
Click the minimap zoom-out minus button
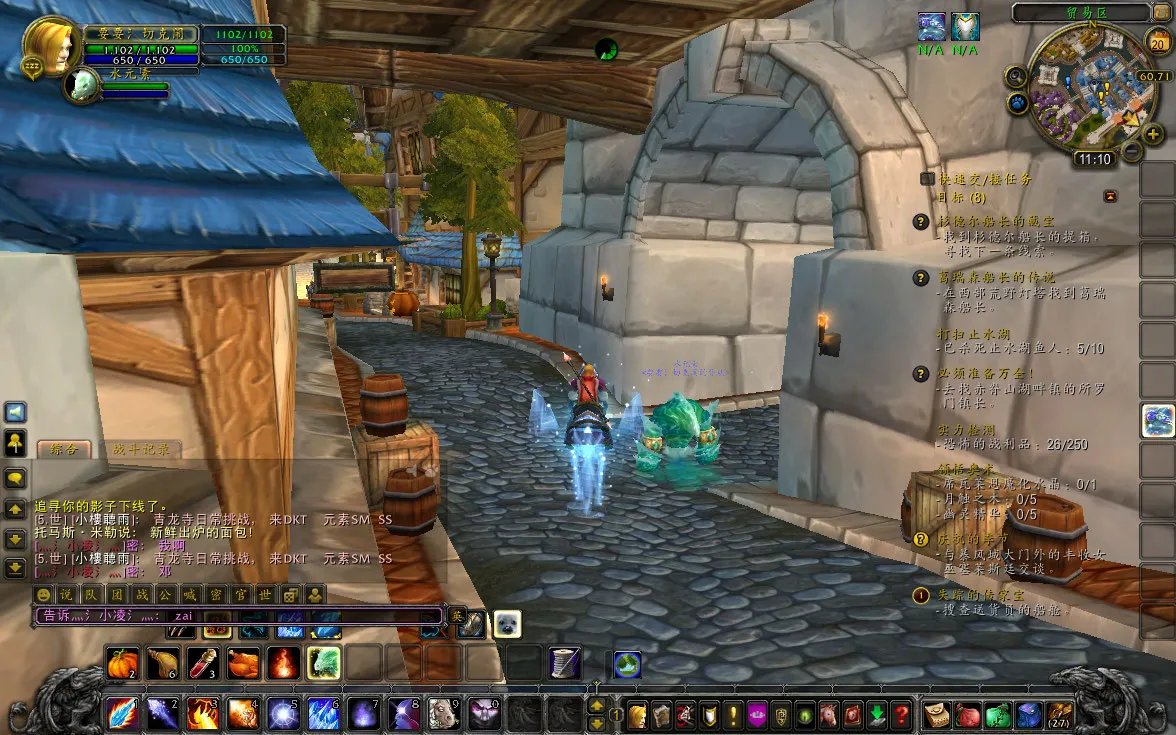[x=1132, y=151]
